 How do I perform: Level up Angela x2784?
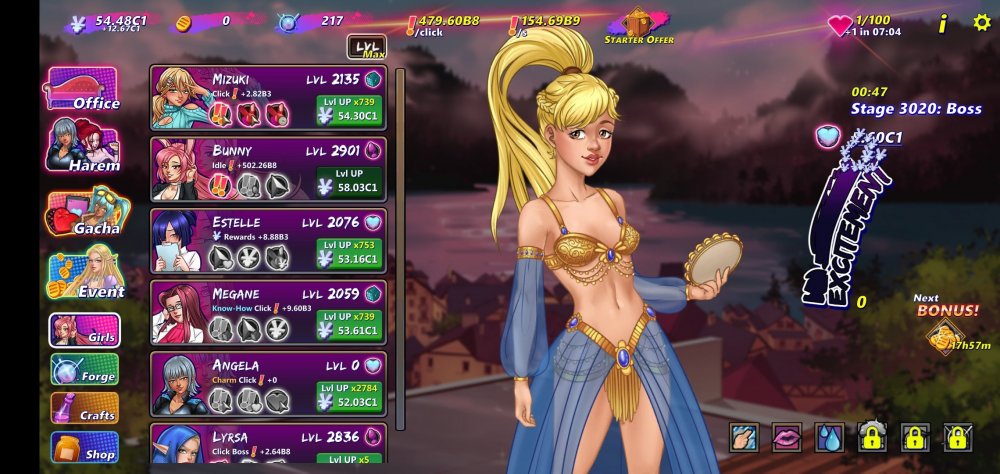pyautogui.click(x=350, y=394)
